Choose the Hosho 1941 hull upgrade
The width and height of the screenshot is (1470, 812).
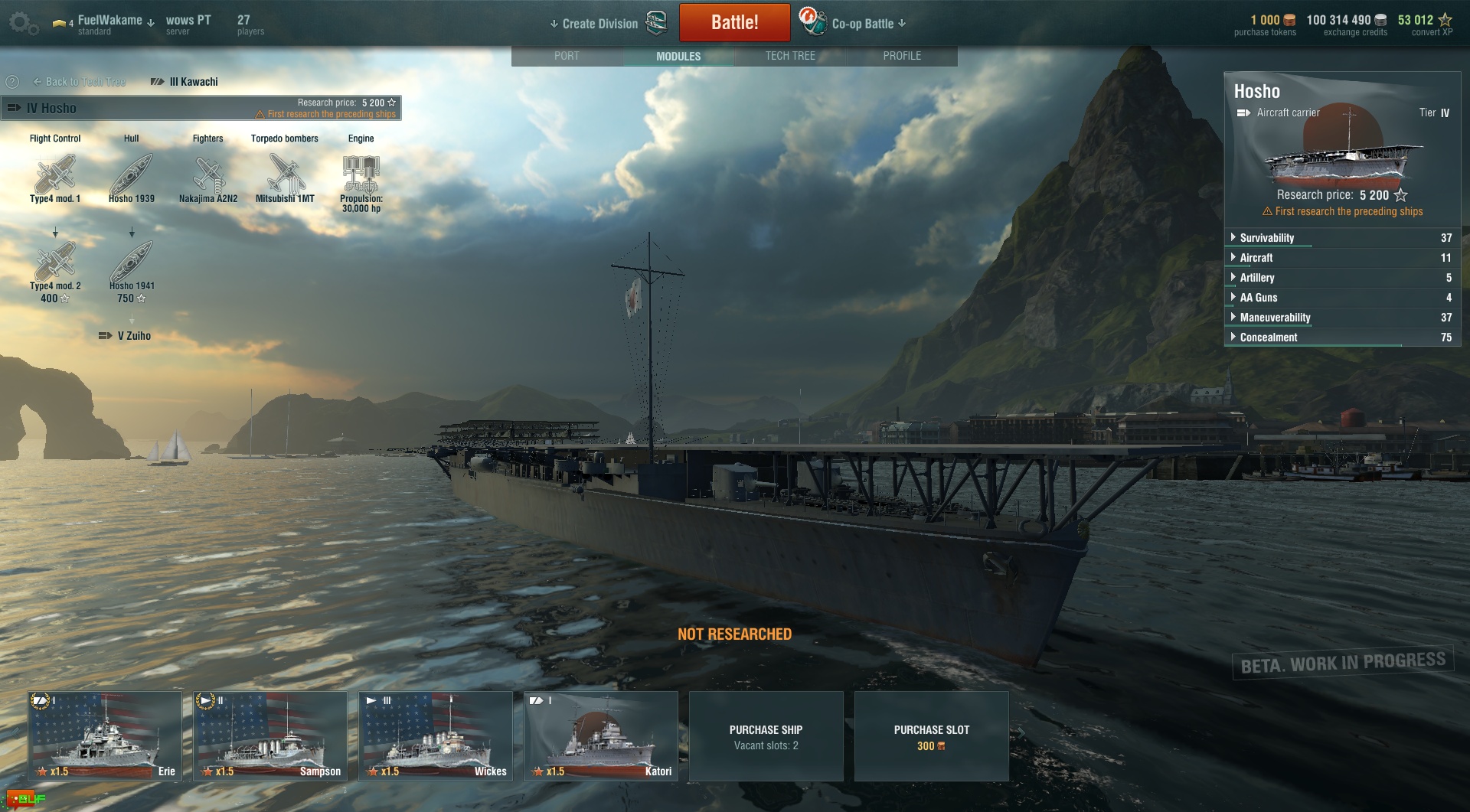132,263
